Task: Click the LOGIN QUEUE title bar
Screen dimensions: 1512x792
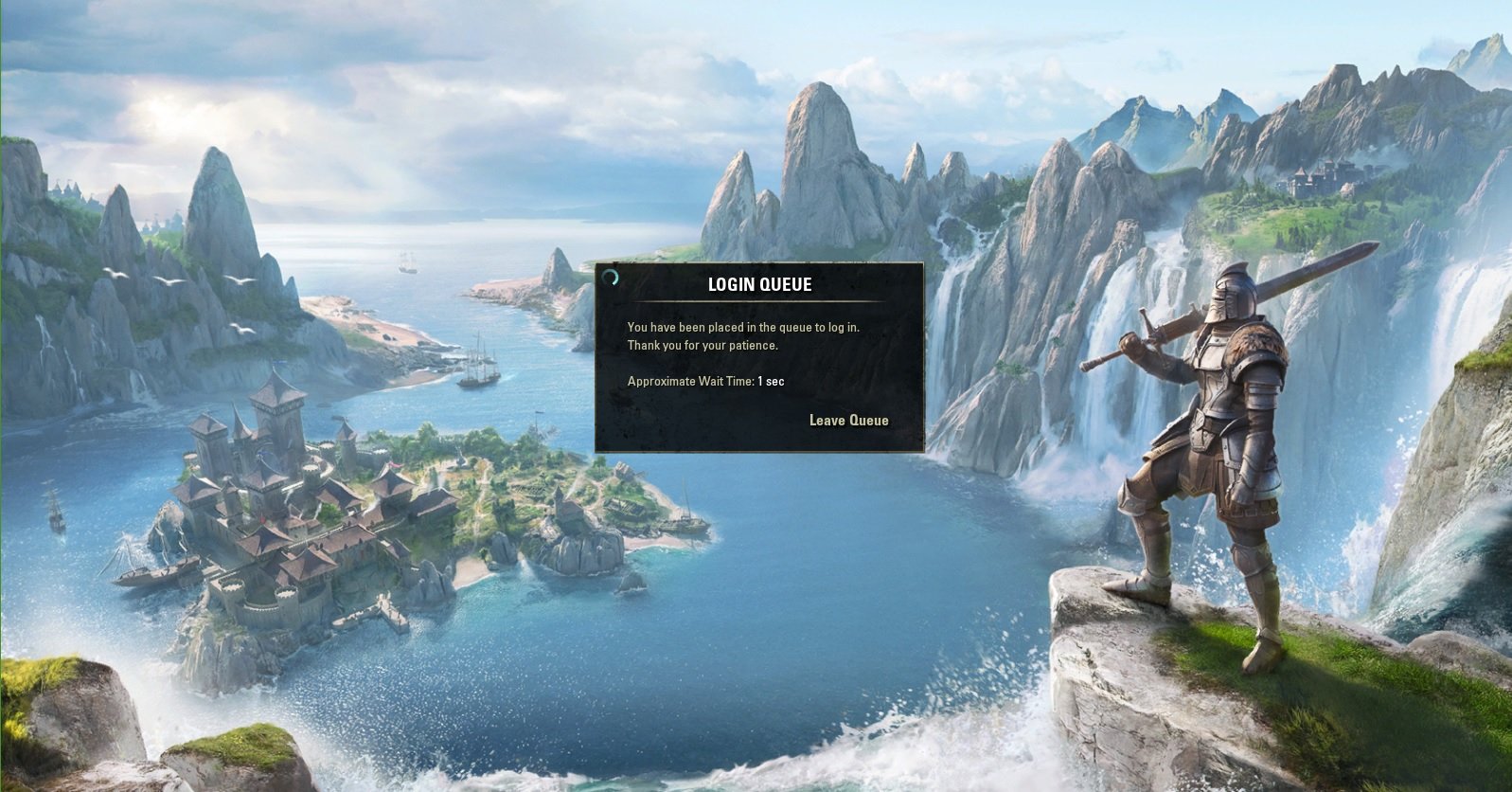Action: (760, 284)
